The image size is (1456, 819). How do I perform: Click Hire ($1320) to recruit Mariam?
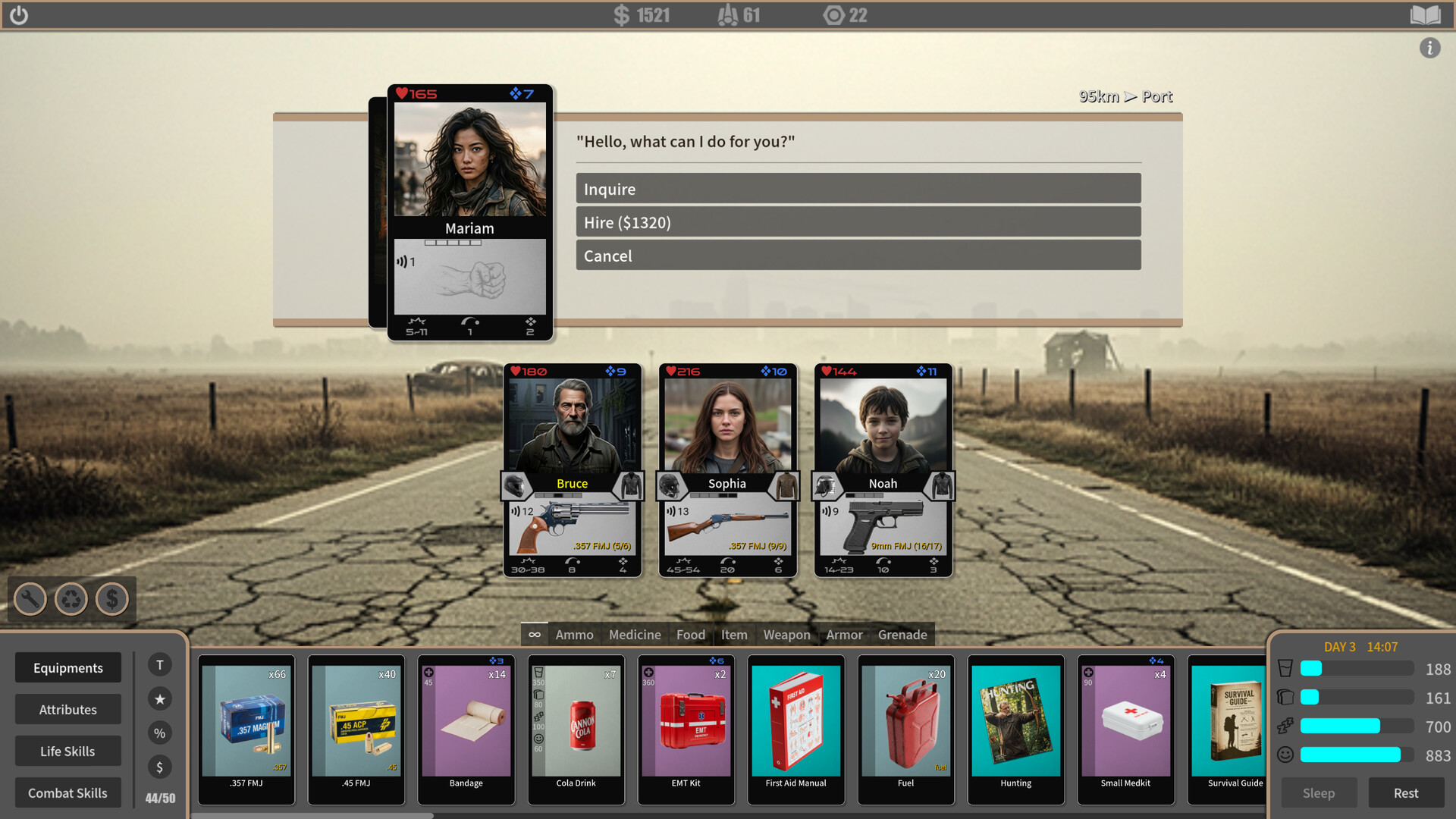[x=858, y=221]
